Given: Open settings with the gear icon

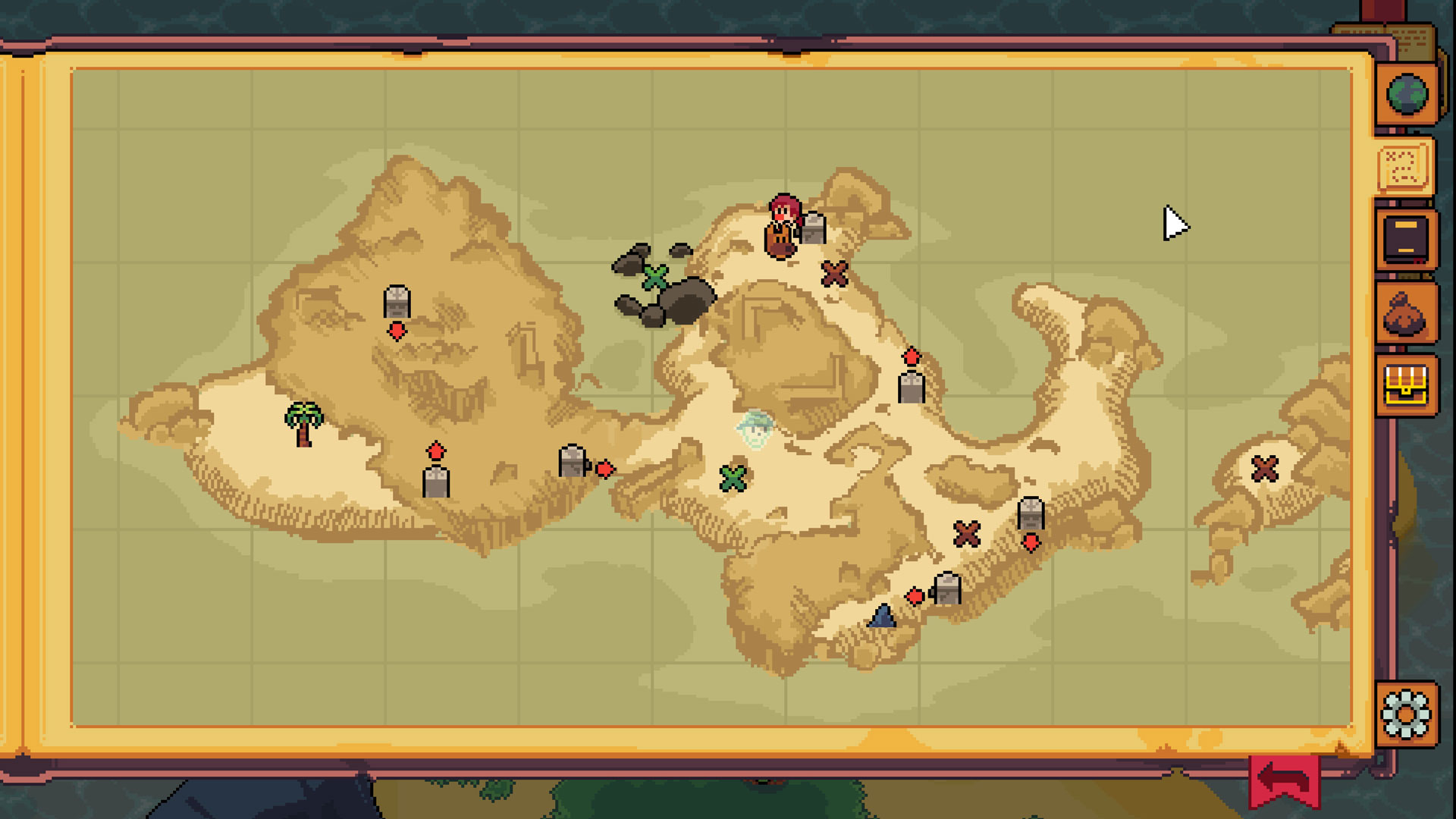Looking at the screenshot, I should 1406,714.
